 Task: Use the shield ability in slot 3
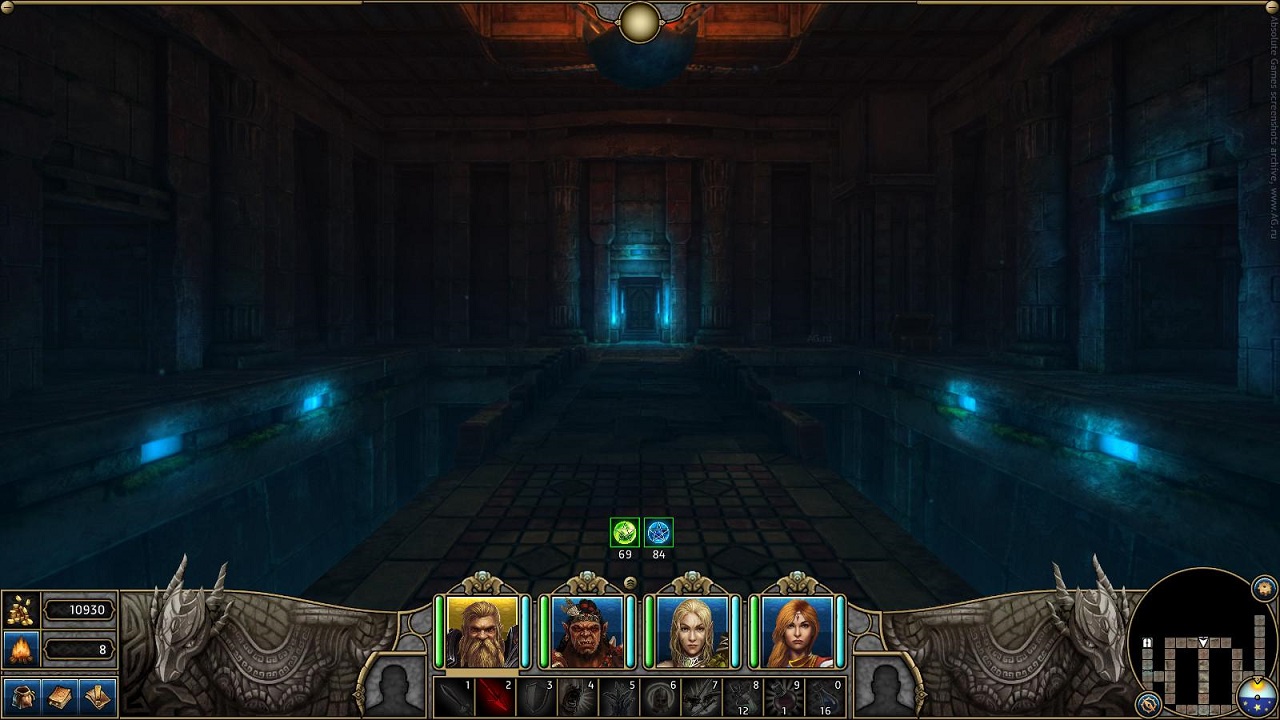(536, 697)
